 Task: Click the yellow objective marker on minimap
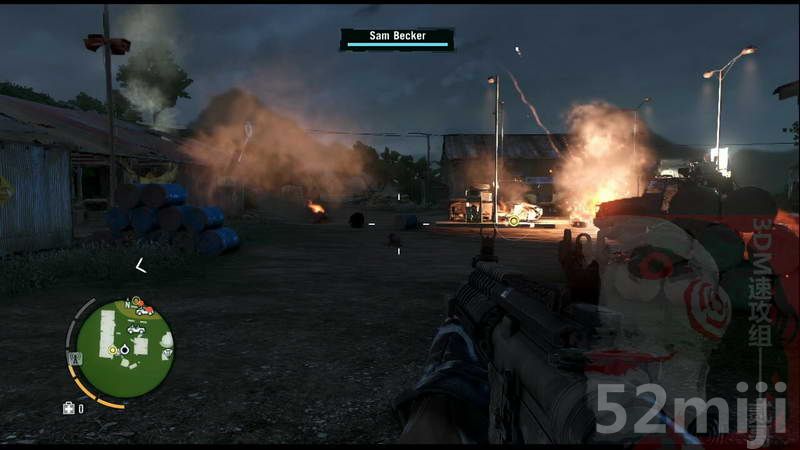coord(113,350)
